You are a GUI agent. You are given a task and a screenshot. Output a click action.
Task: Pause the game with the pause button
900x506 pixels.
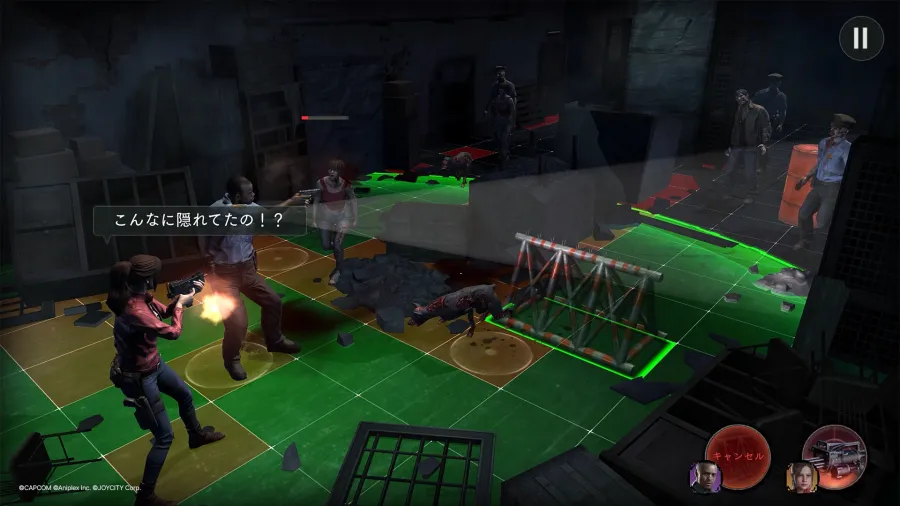pos(859,39)
